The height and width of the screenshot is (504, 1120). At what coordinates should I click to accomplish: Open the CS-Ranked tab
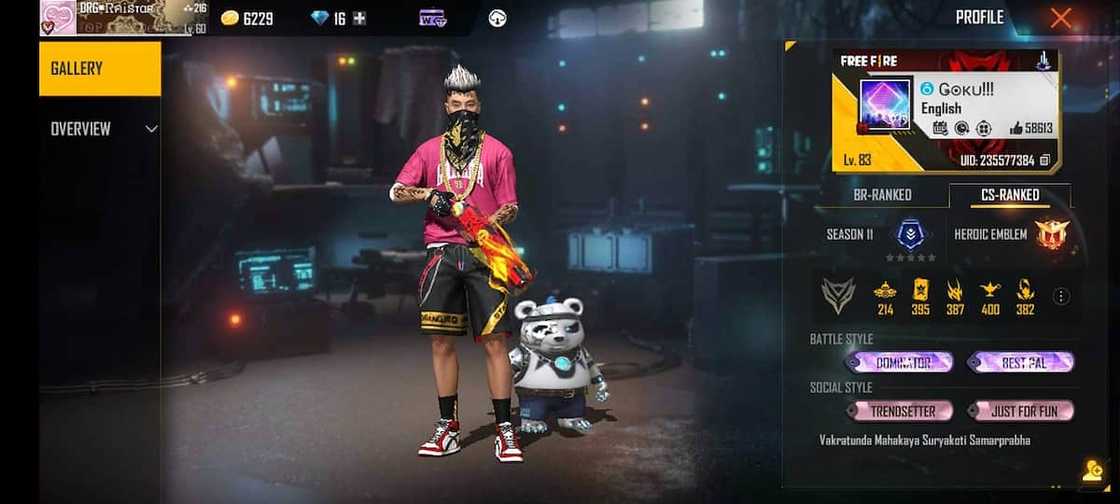point(1009,195)
